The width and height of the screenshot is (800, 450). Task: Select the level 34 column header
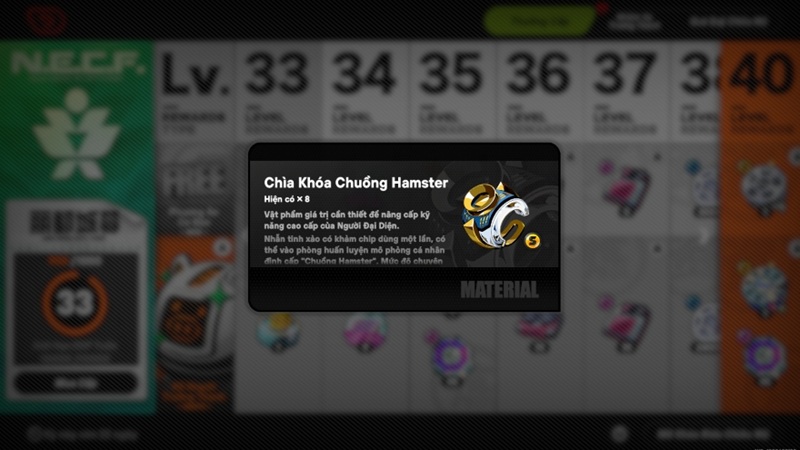(365, 94)
